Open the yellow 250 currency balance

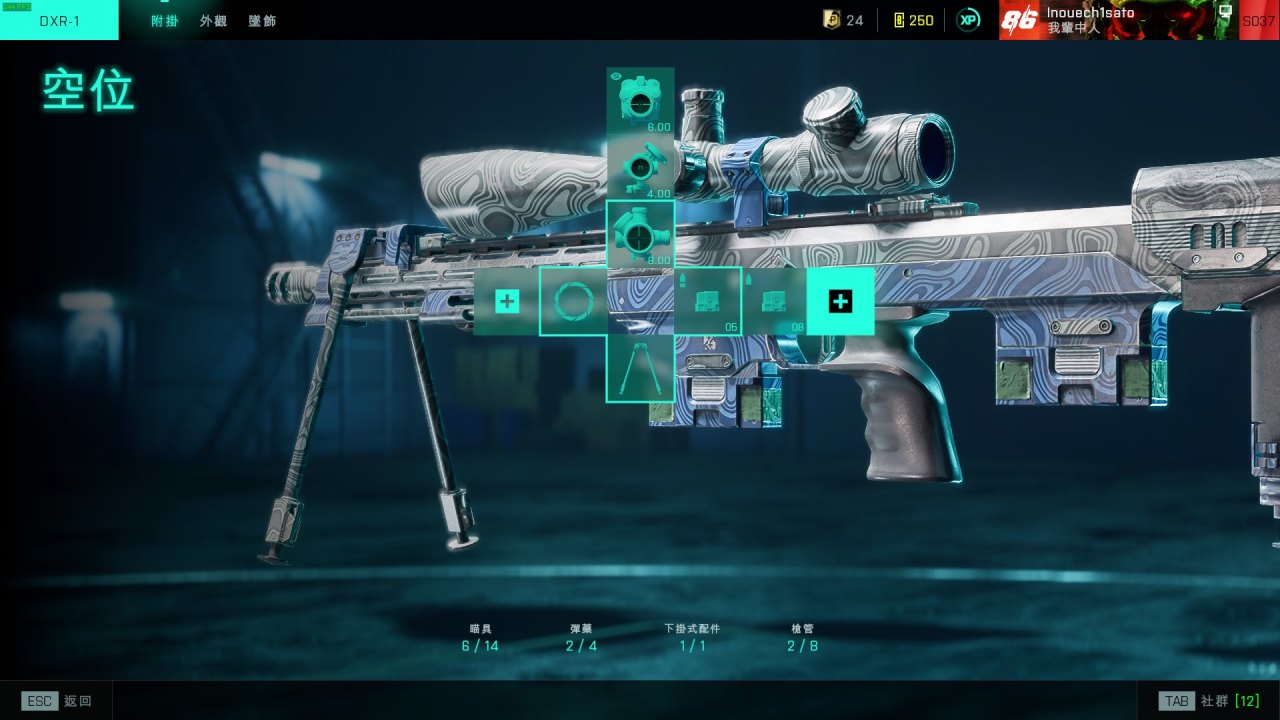point(913,20)
